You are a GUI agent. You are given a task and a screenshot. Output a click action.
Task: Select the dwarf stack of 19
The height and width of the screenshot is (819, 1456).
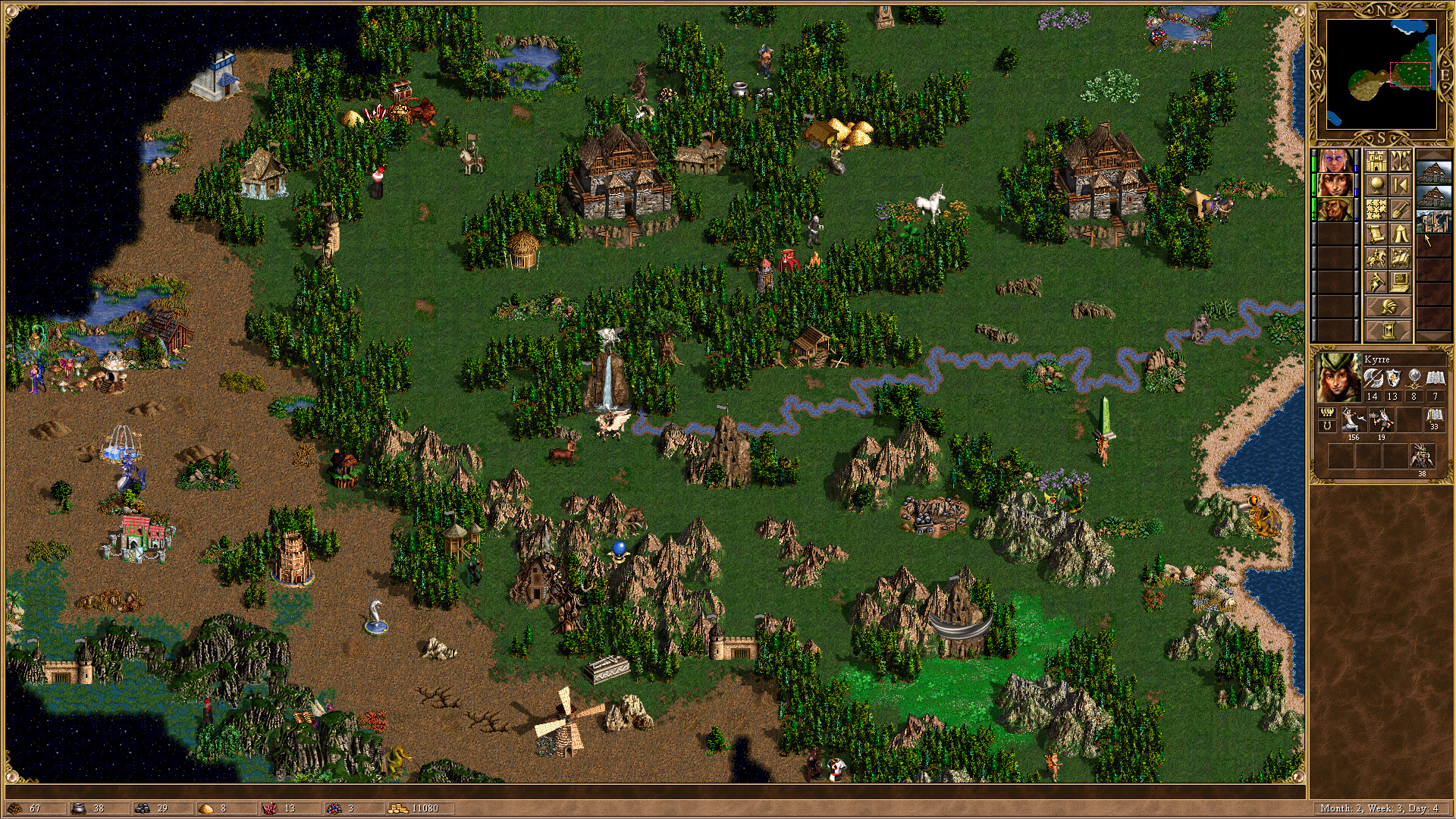1381,419
